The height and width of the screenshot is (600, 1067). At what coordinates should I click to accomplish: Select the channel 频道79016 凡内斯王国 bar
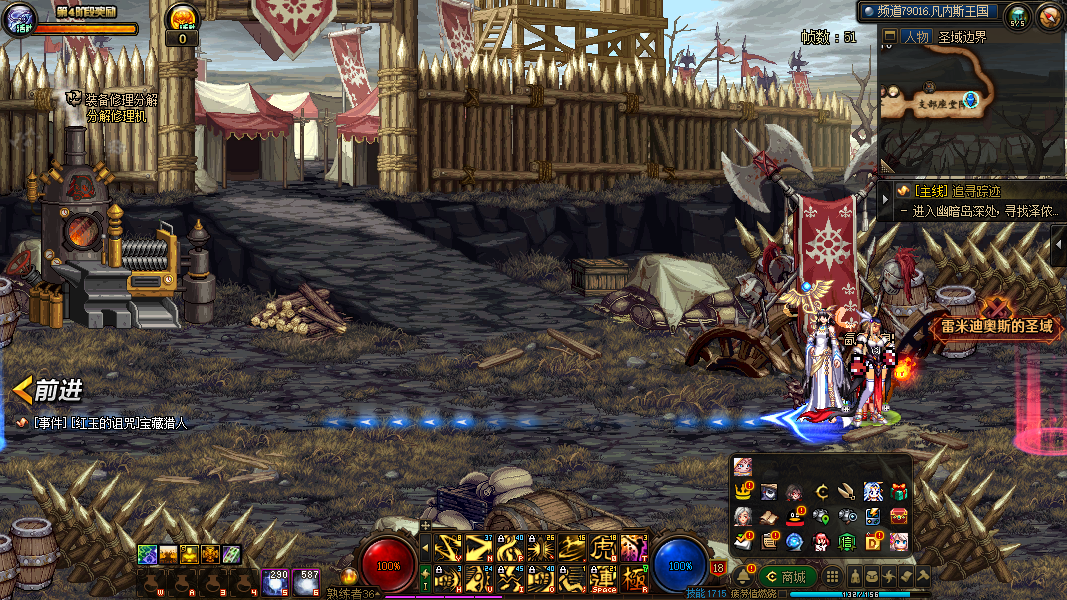click(927, 11)
